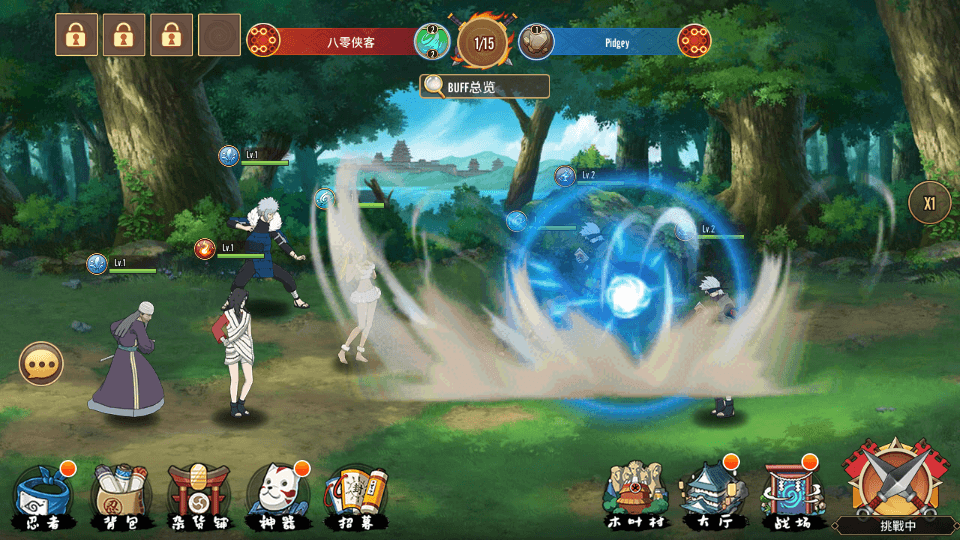Click the Pidgey opponent name banner
Viewport: 960px width, 540px height.
click(616, 42)
